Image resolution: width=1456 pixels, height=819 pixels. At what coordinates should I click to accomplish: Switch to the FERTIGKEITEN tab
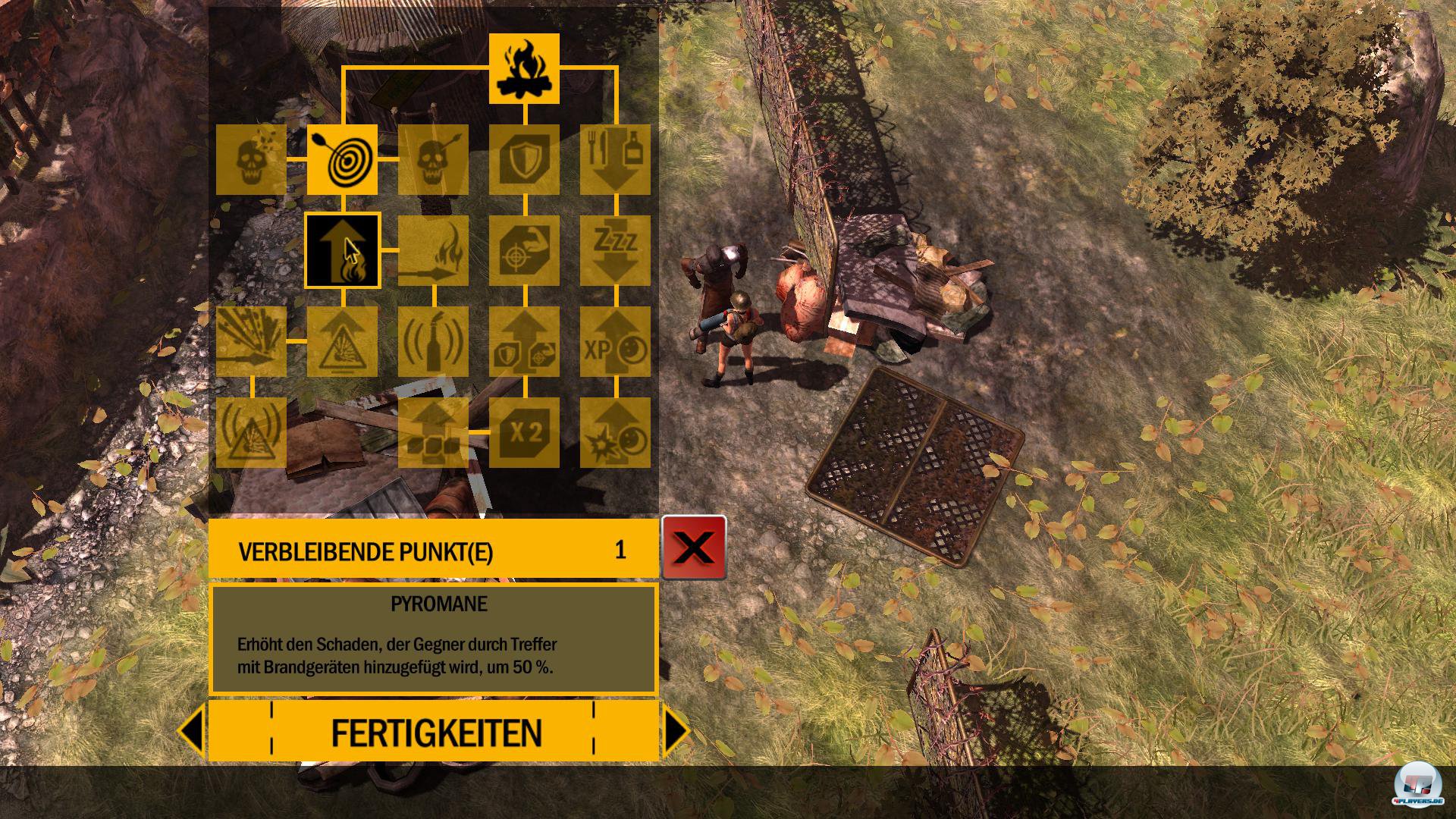435,730
